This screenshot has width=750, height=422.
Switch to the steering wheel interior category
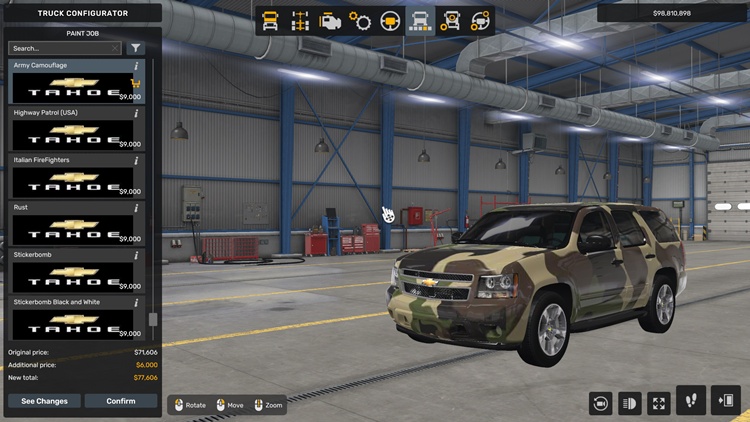pyautogui.click(x=390, y=20)
